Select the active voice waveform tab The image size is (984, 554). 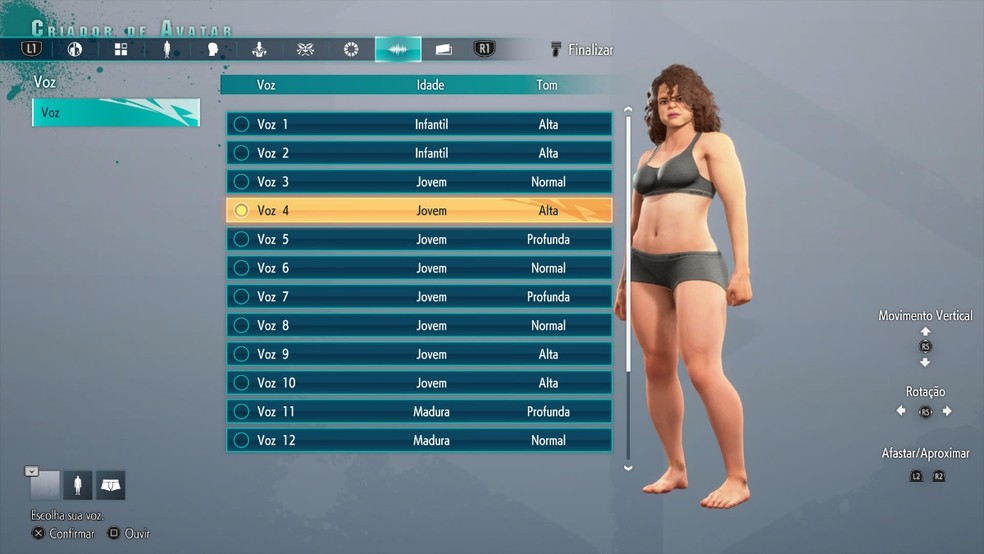tap(397, 49)
